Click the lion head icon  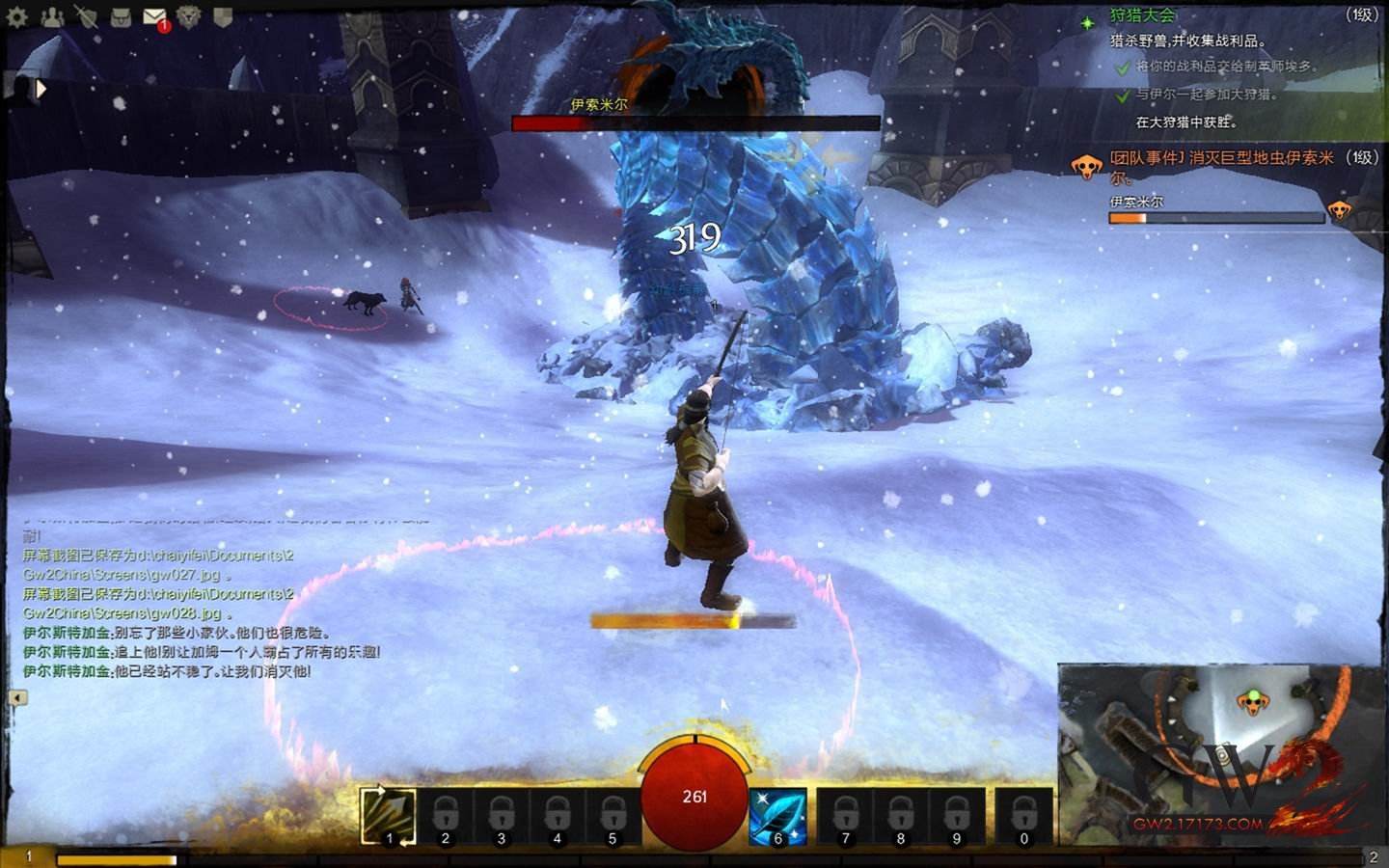coord(187,15)
